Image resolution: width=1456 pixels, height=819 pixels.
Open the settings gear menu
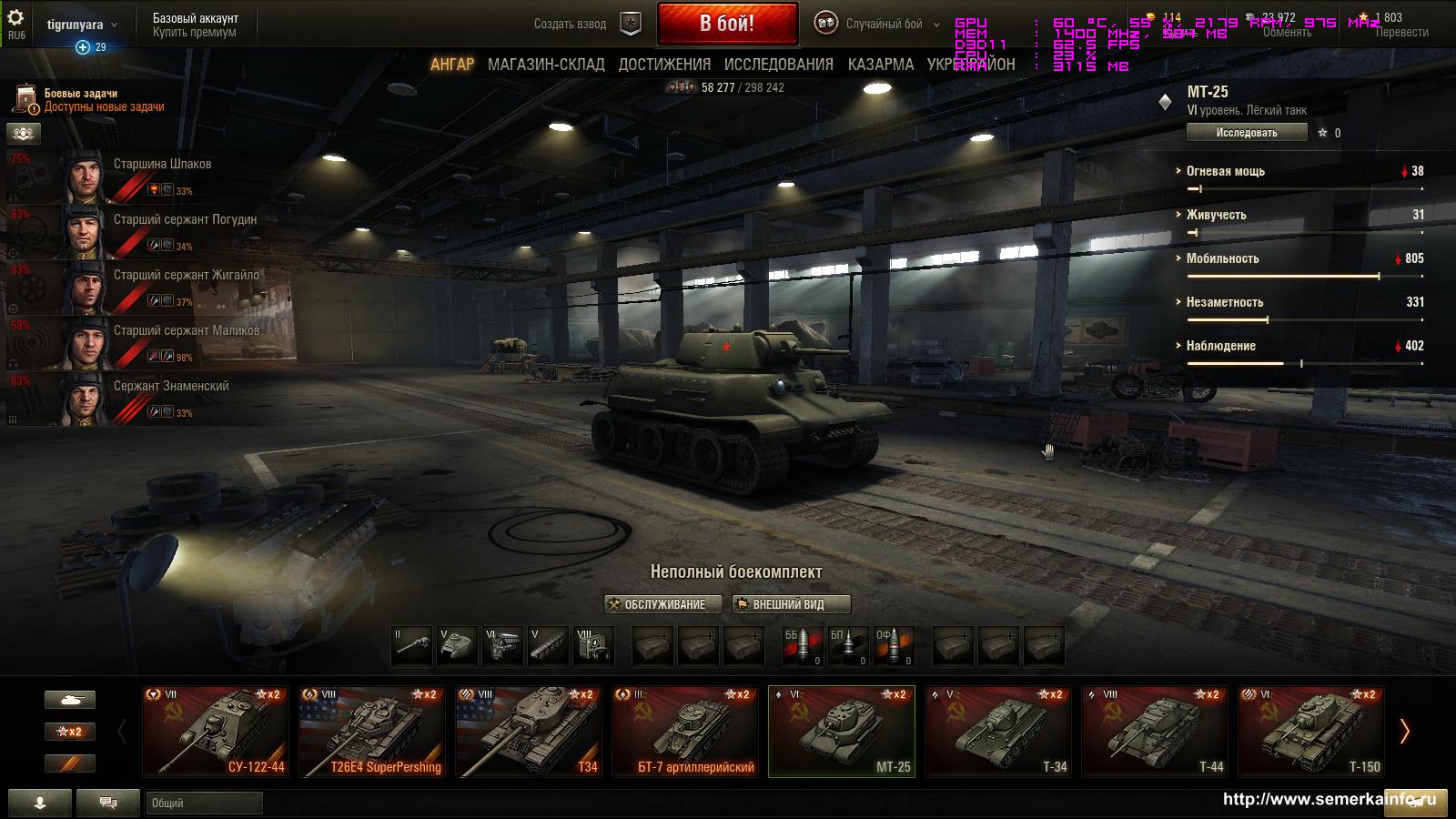(x=16, y=19)
